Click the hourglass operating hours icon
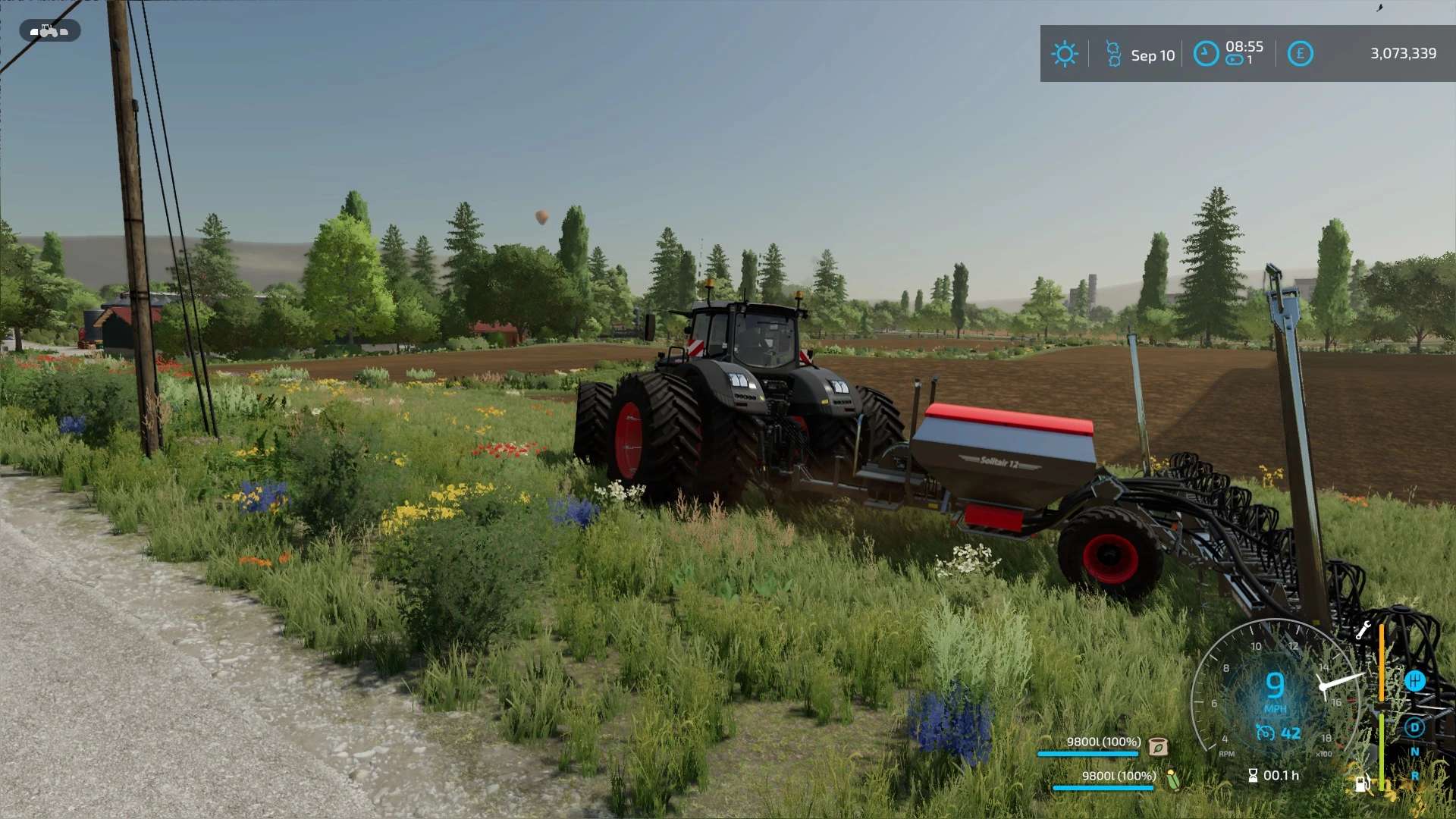This screenshot has height=819, width=1456. [1253, 775]
